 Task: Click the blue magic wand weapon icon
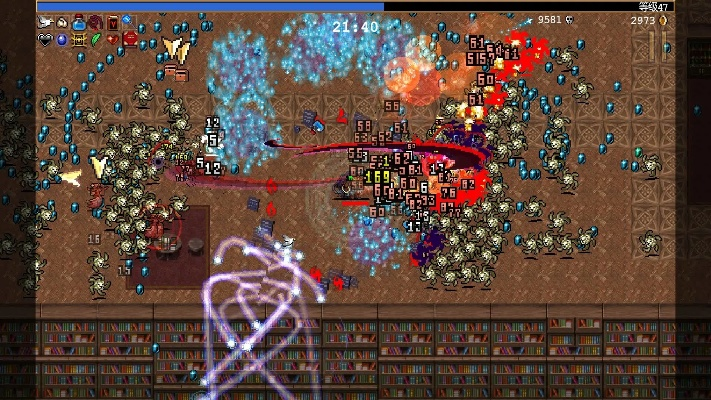[128, 22]
